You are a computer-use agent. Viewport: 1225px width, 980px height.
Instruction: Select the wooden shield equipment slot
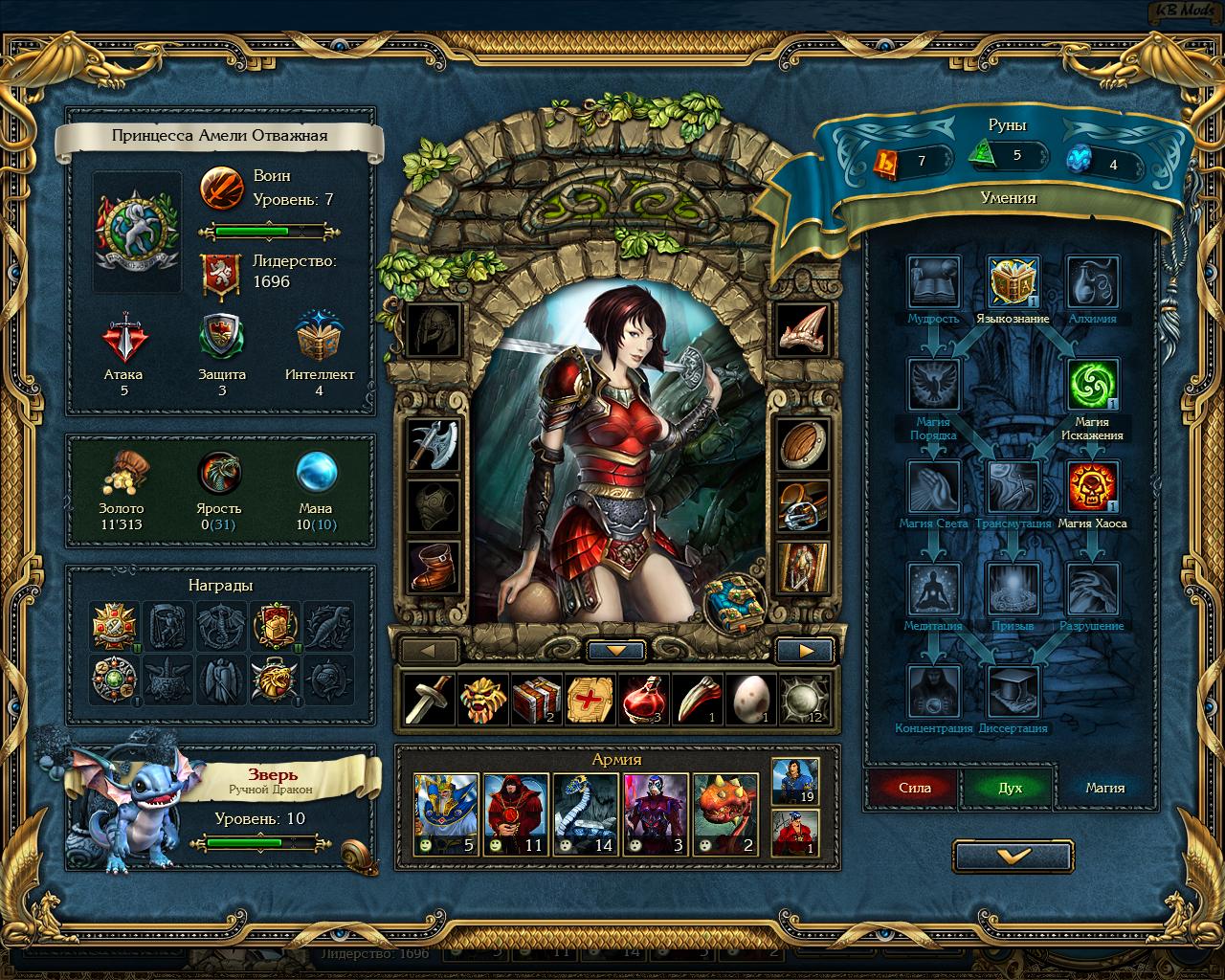(802, 445)
